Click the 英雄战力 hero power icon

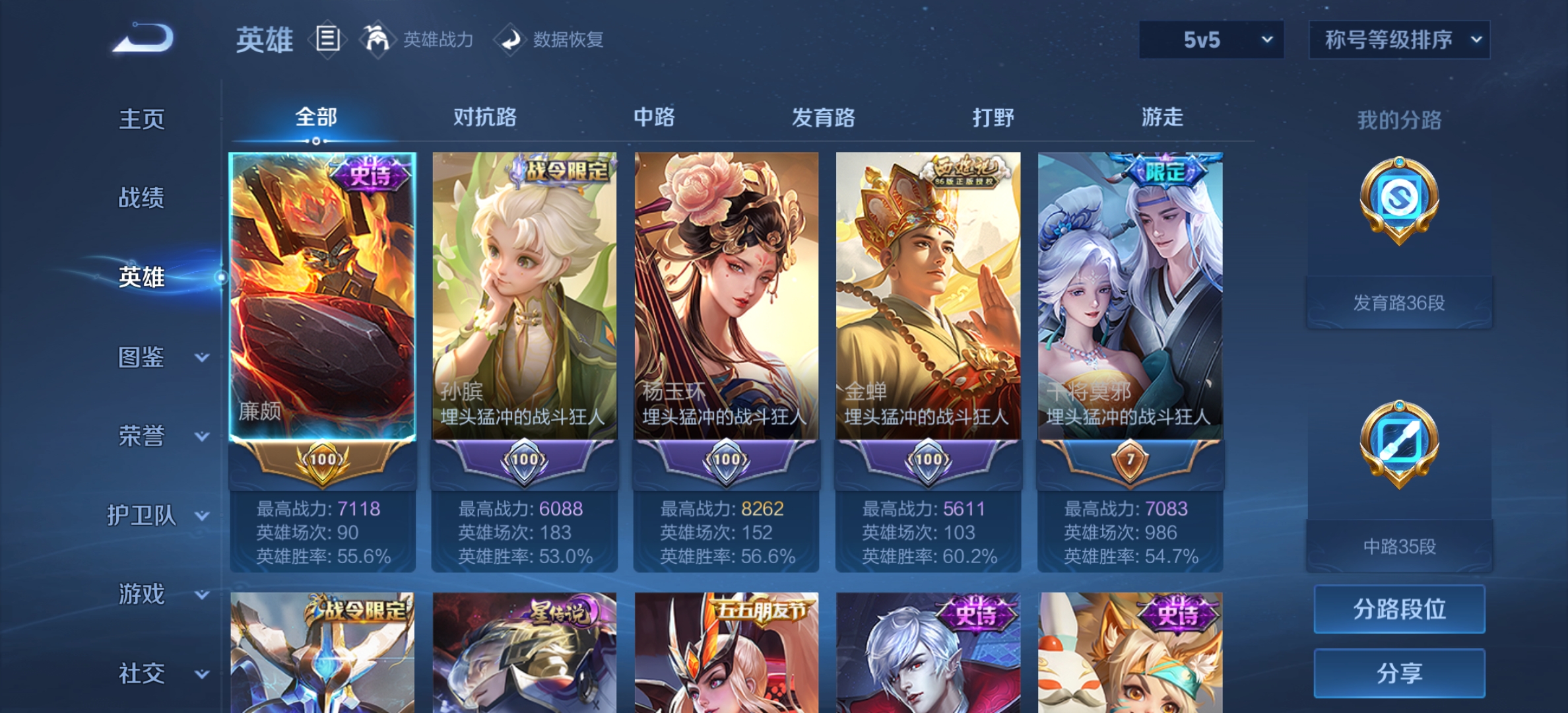click(x=375, y=40)
